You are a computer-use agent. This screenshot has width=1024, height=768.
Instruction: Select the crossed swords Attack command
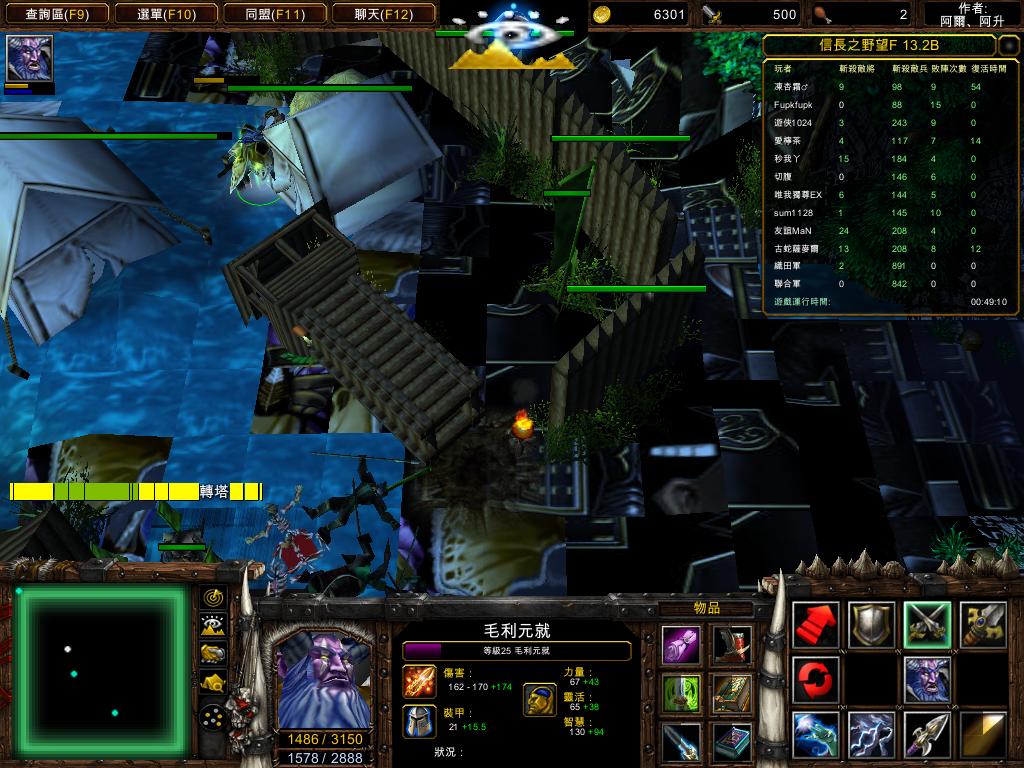pos(927,625)
